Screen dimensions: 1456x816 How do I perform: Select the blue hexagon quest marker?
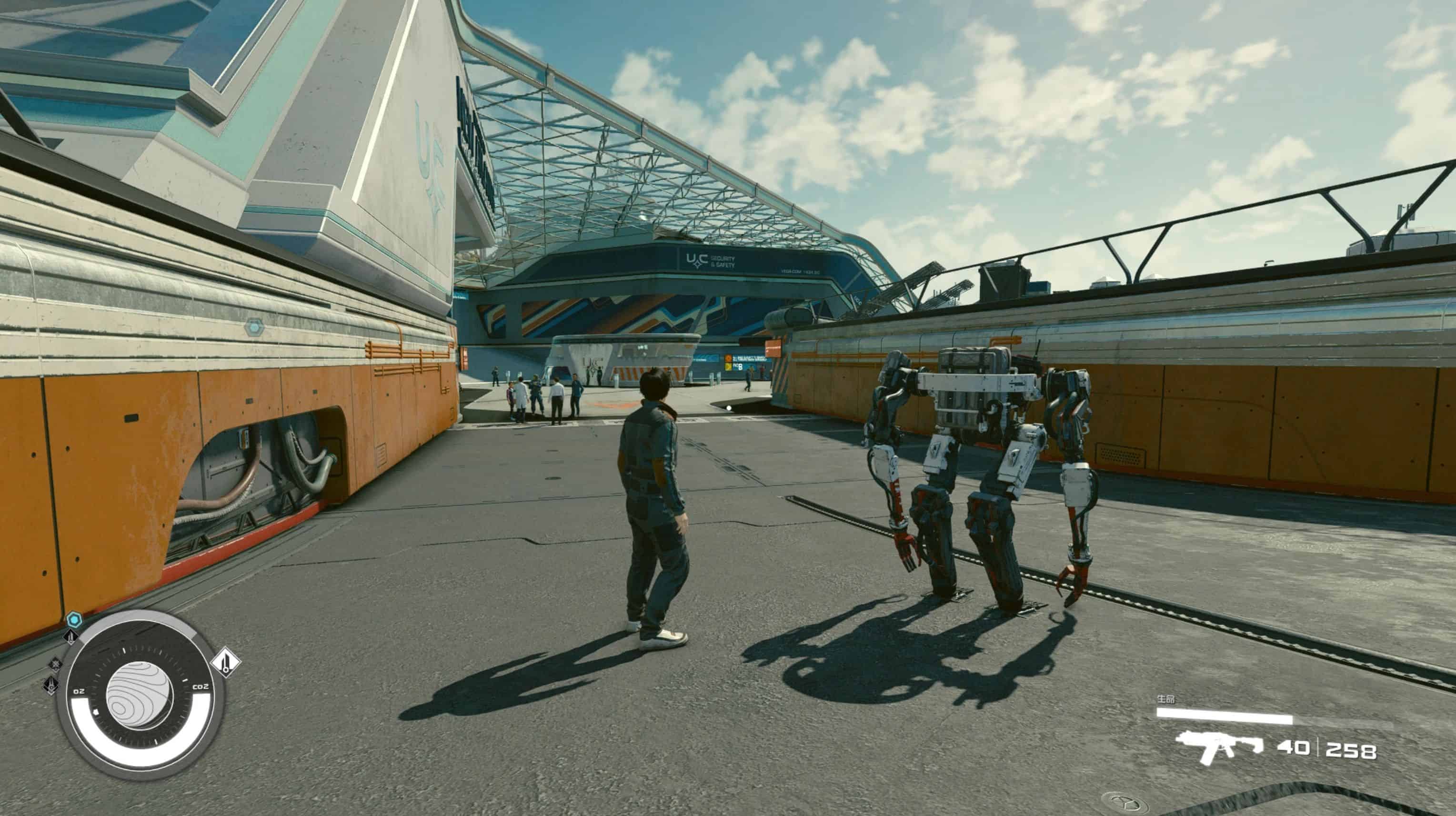tap(74, 620)
